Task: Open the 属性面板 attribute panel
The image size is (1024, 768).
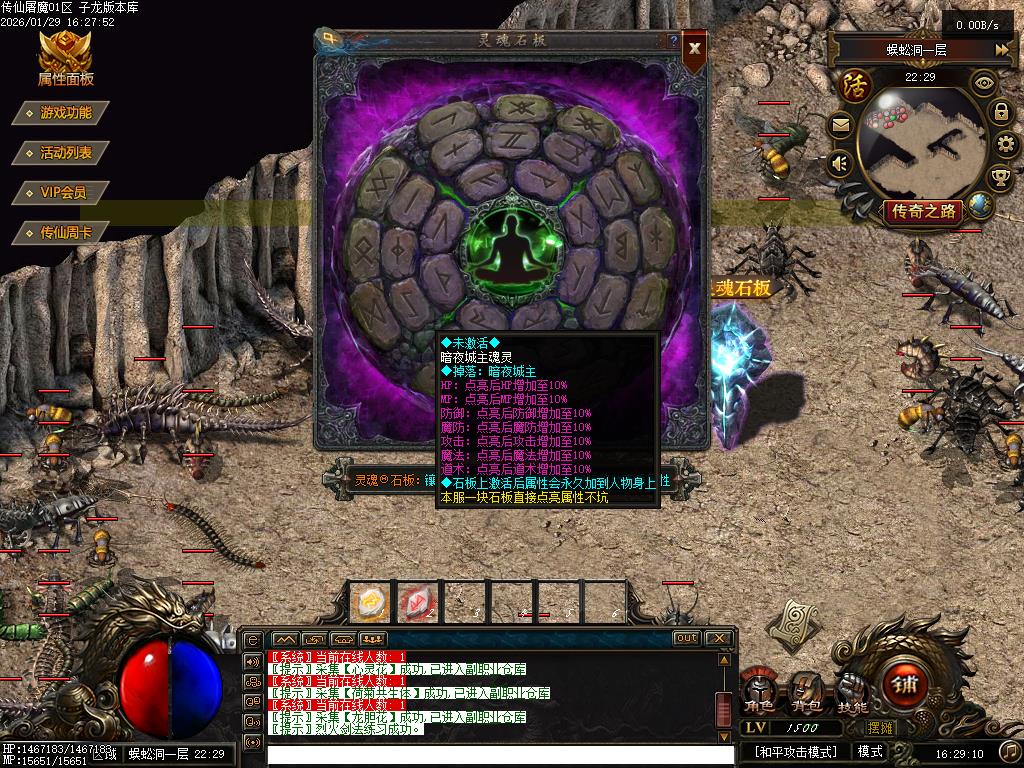Action: click(x=66, y=60)
